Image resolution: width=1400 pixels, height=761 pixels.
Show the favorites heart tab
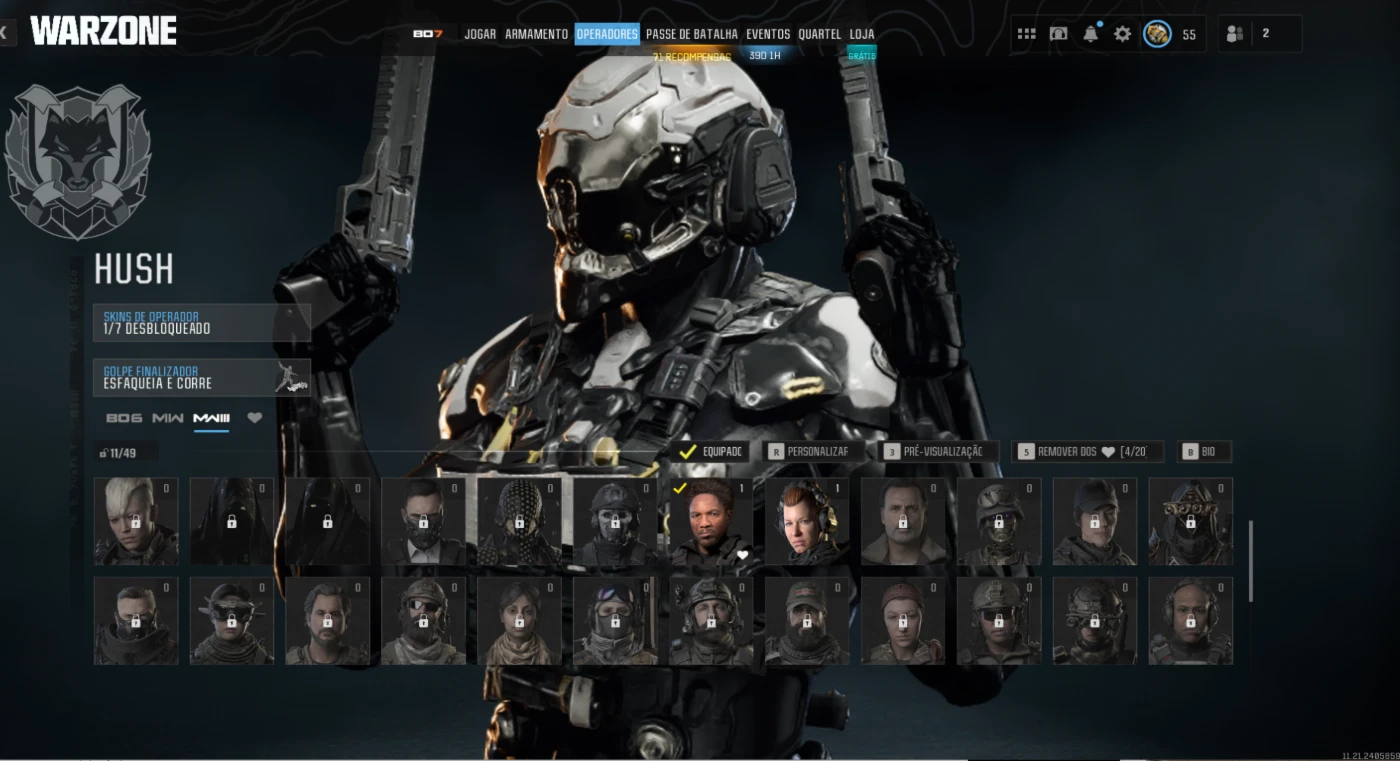(x=254, y=418)
